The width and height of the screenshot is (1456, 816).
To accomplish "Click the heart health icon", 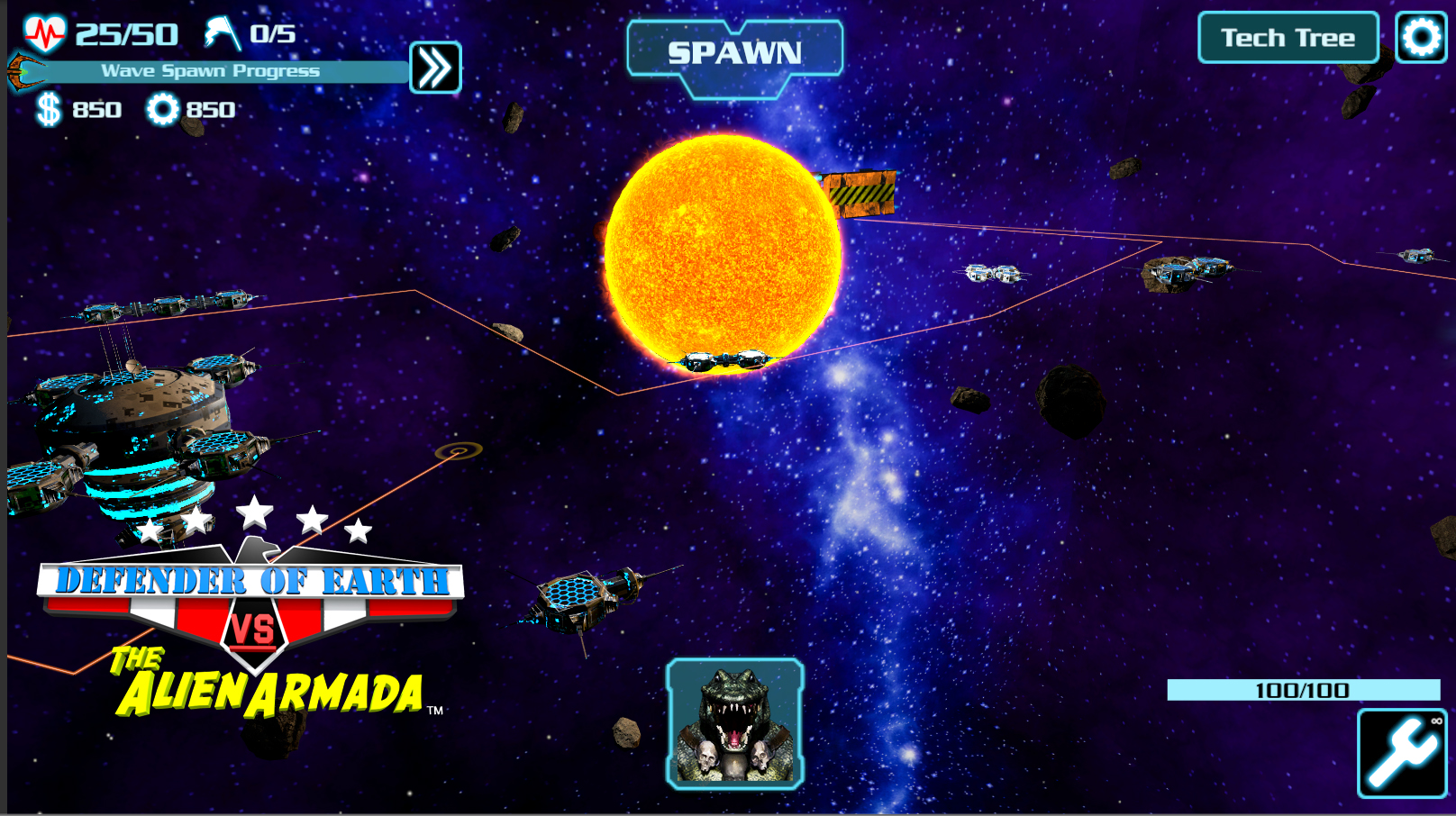I will click(44, 32).
